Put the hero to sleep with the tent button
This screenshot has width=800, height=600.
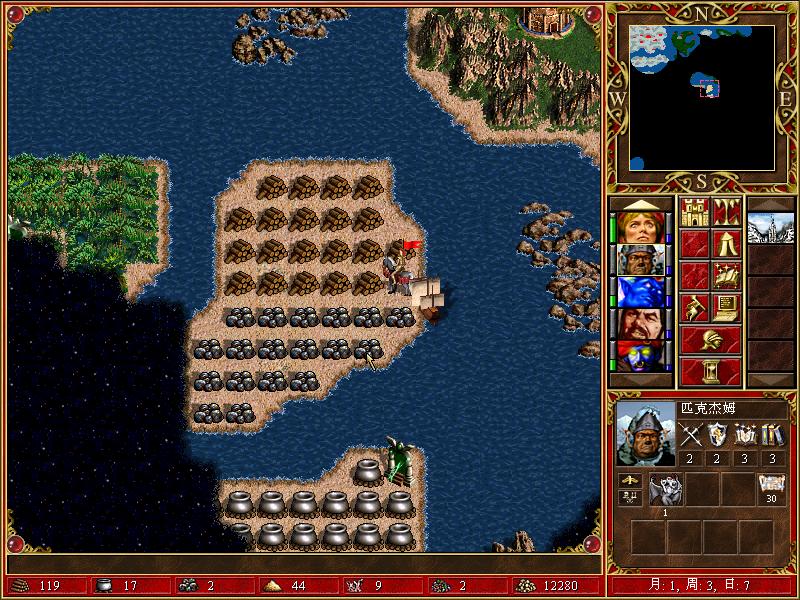[x=727, y=244]
